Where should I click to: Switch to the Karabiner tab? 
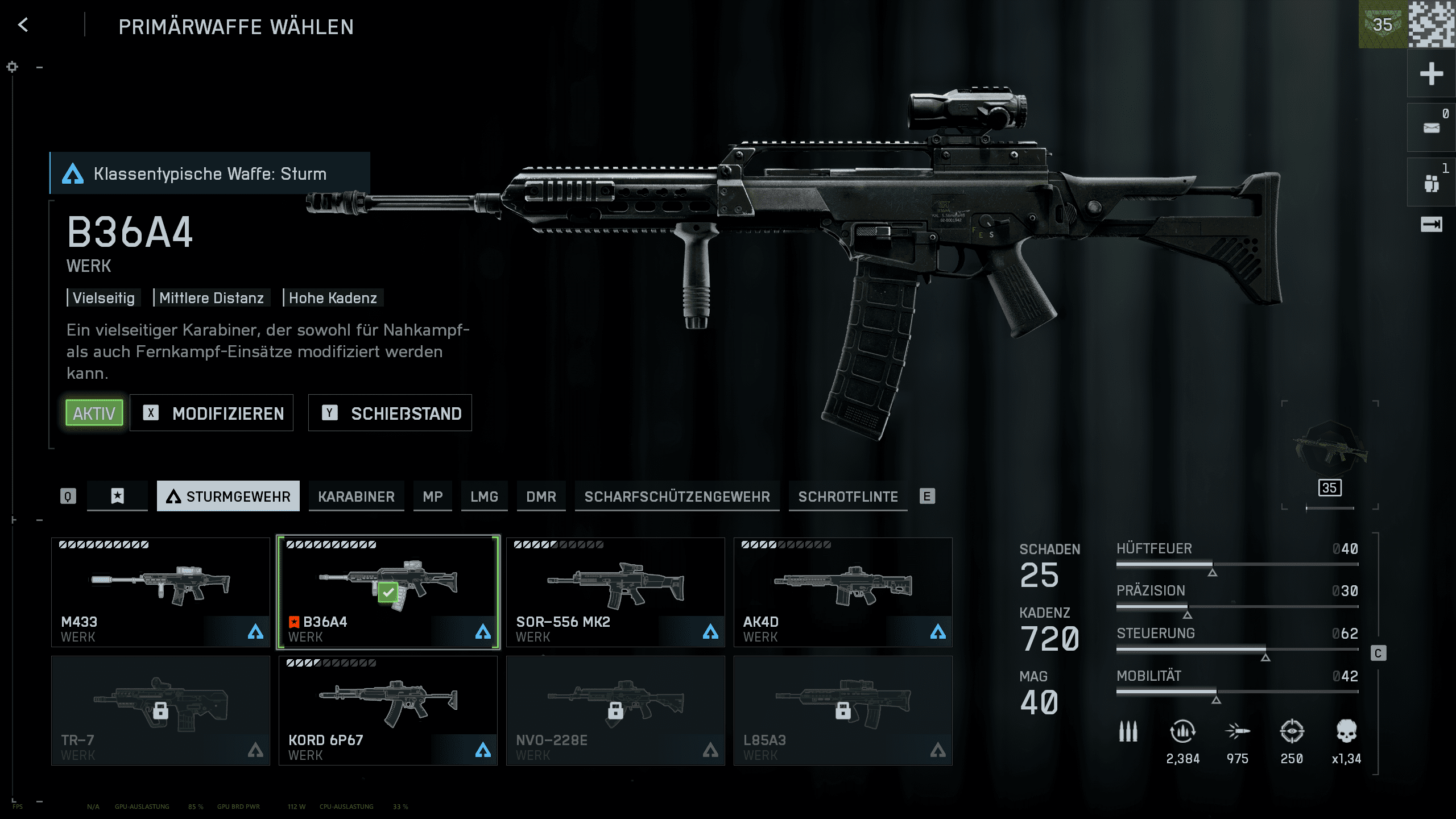coord(356,497)
